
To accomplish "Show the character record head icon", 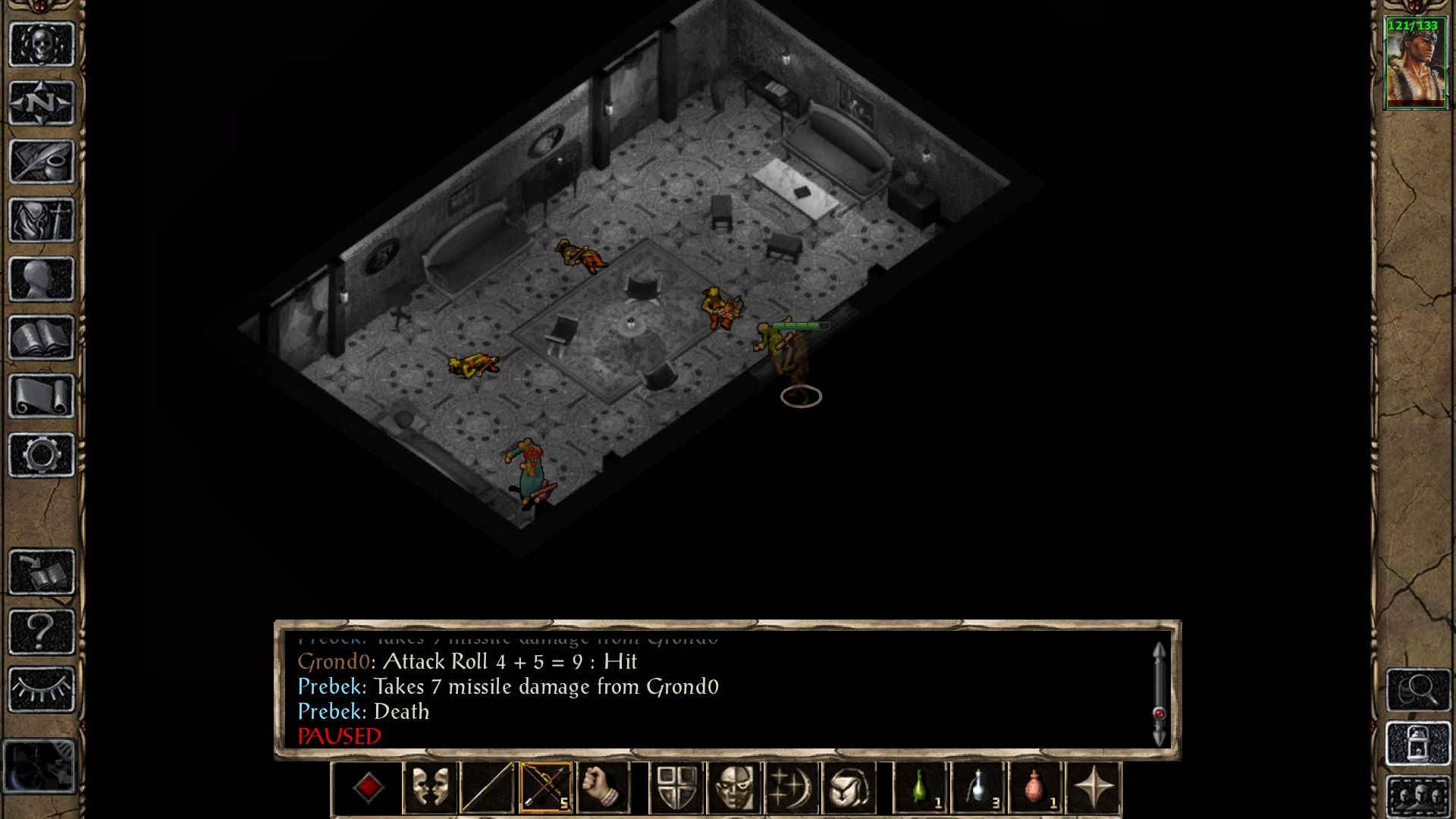I will [42, 279].
